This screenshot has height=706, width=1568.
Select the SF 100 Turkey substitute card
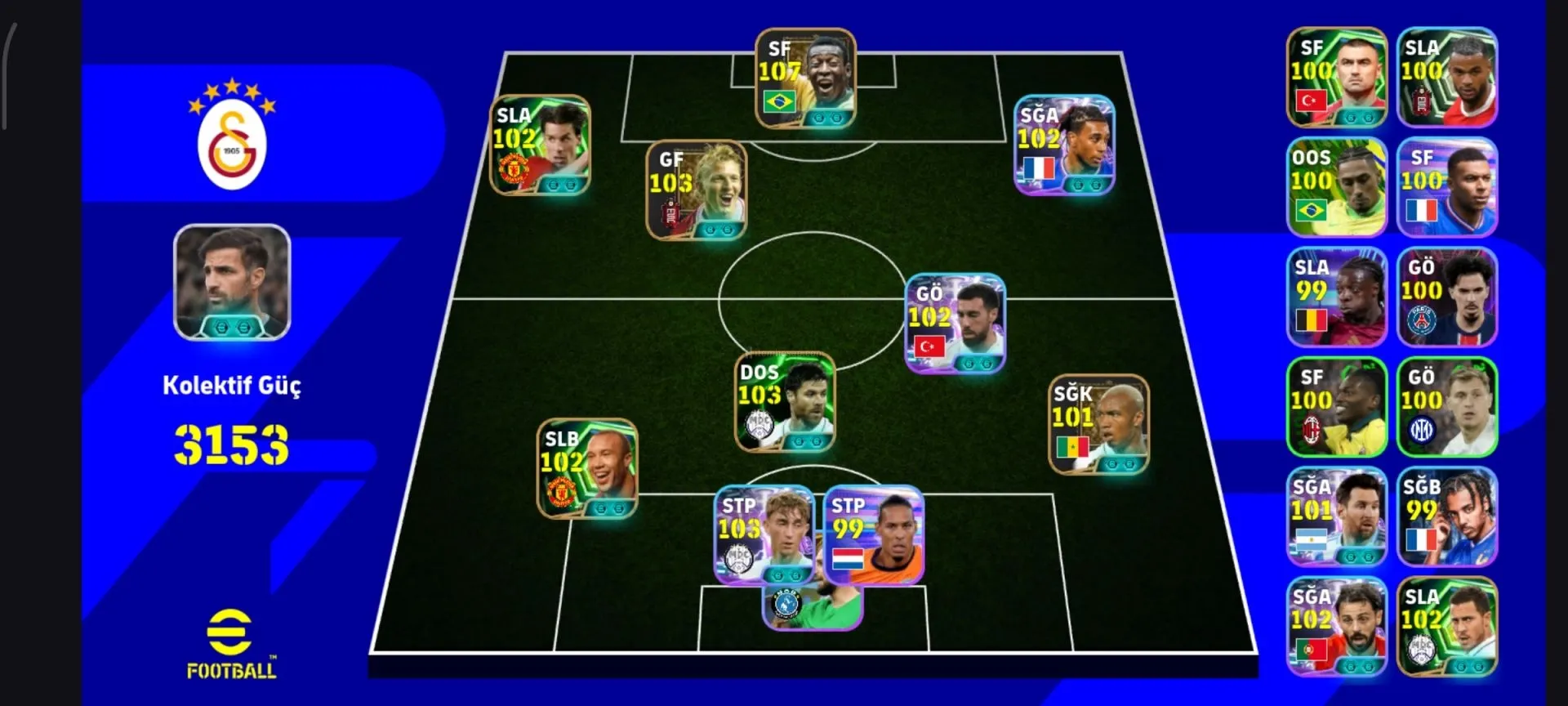(1337, 78)
